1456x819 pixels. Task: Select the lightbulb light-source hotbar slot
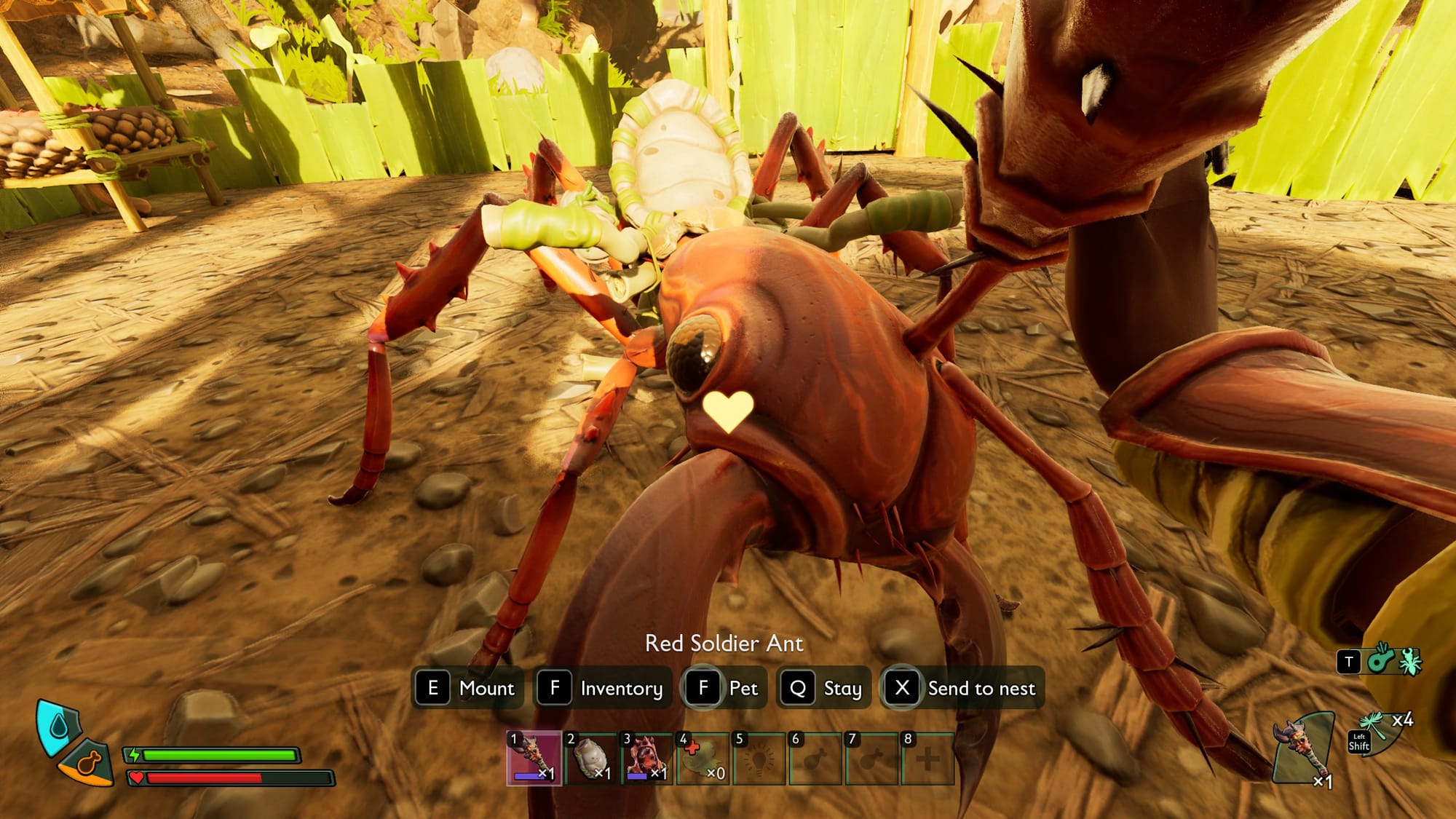click(759, 759)
